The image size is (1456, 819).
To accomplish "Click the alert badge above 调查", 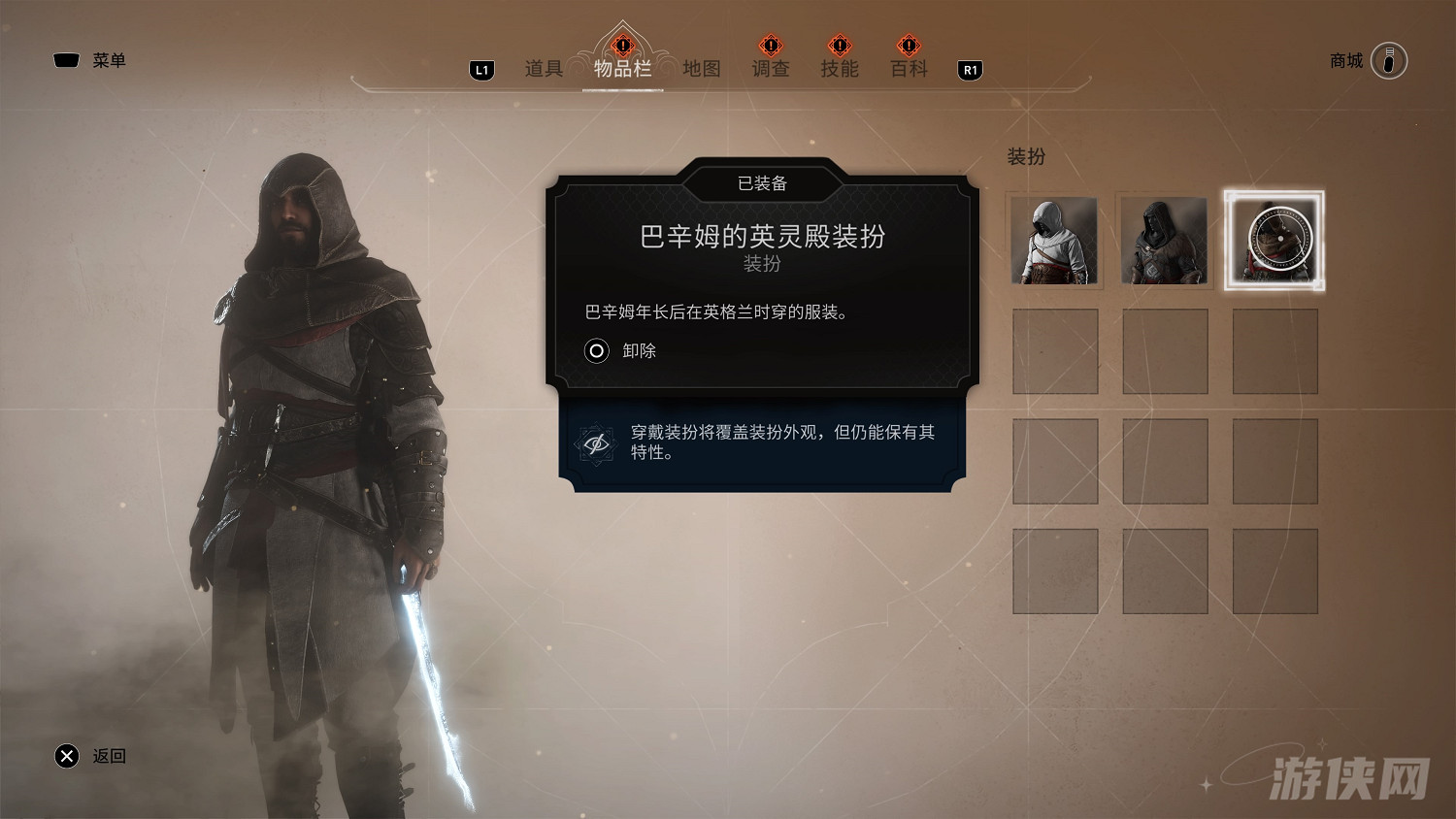I will [x=769, y=46].
